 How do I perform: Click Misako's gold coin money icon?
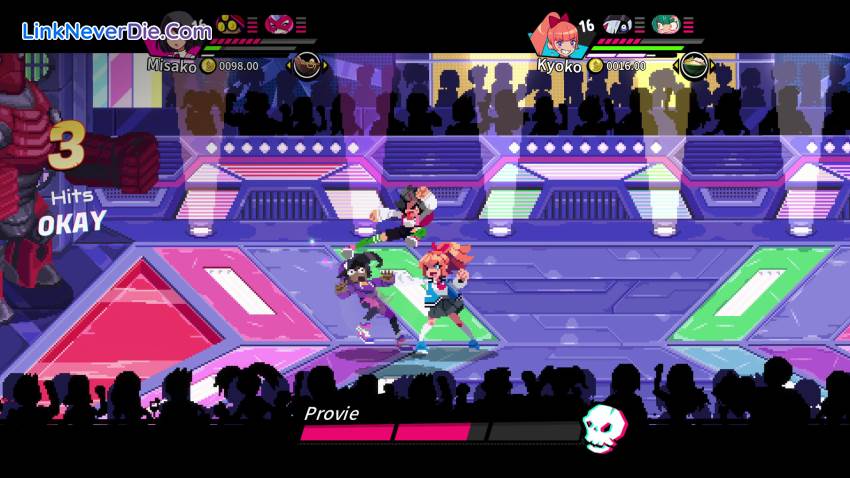[208, 65]
